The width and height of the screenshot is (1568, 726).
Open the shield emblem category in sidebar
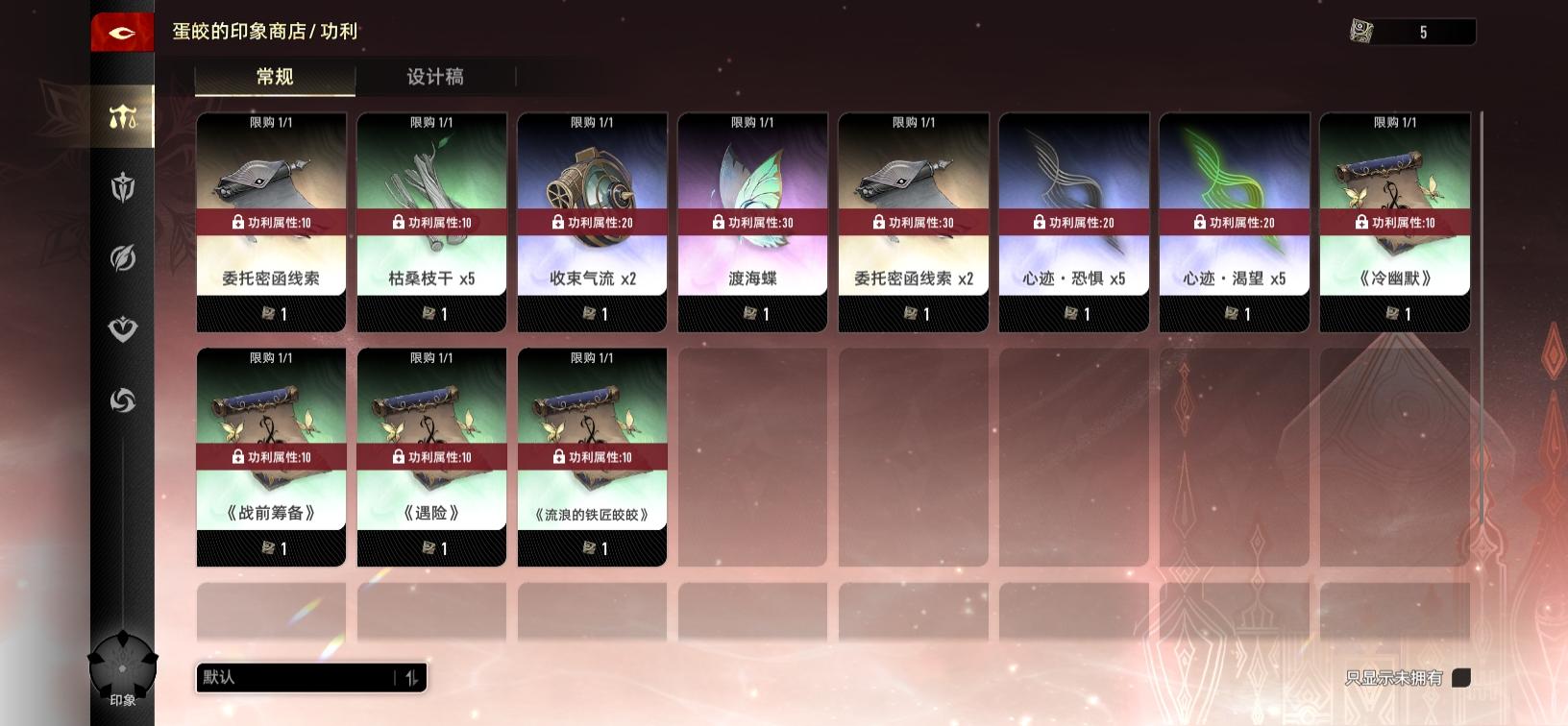tap(121, 188)
